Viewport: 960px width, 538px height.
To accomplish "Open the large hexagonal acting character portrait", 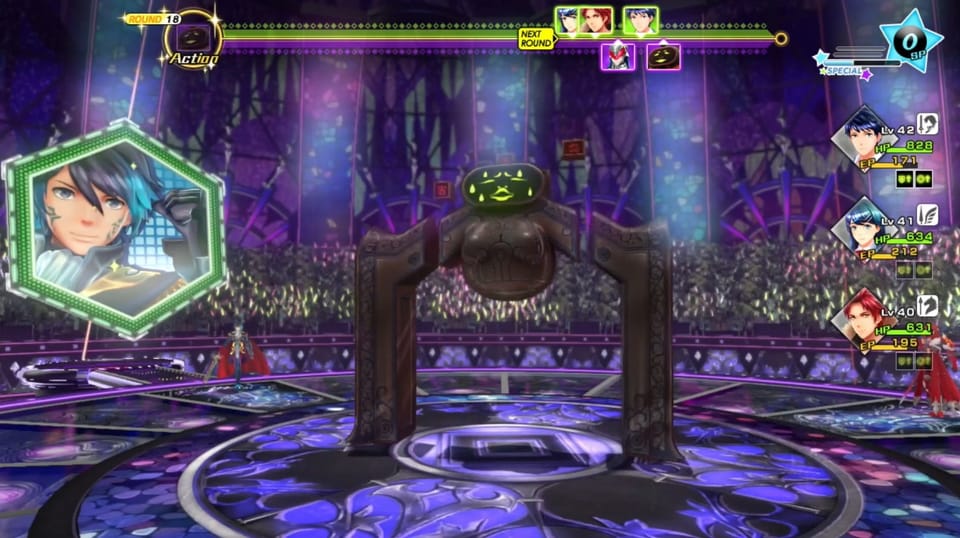I will click(x=114, y=229).
